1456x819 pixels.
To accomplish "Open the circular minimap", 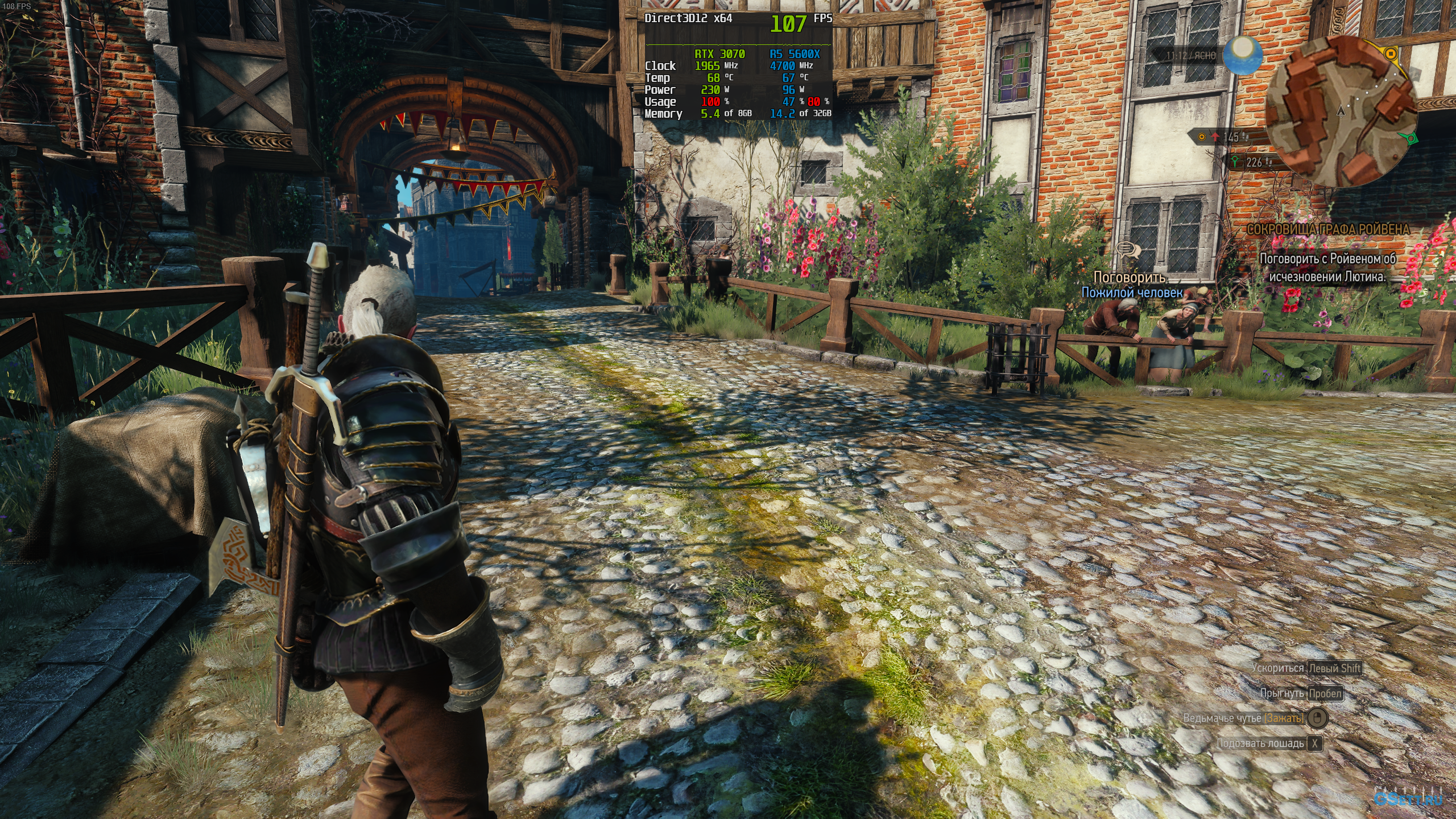I will (1342, 111).
